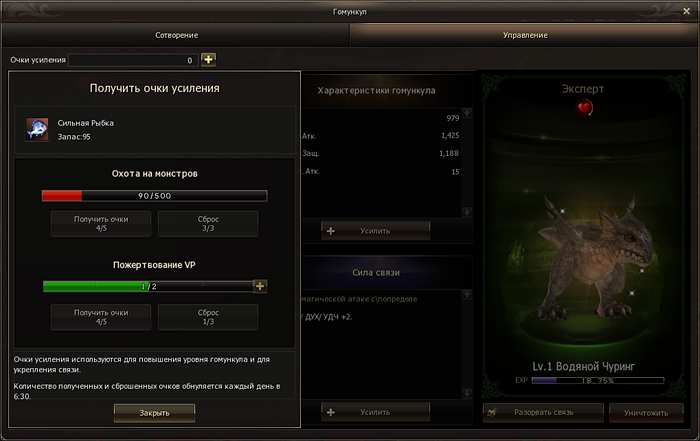The image size is (700, 441).
Task: Click Усилить under Сила связи
Action: pyautogui.click(x=375, y=411)
